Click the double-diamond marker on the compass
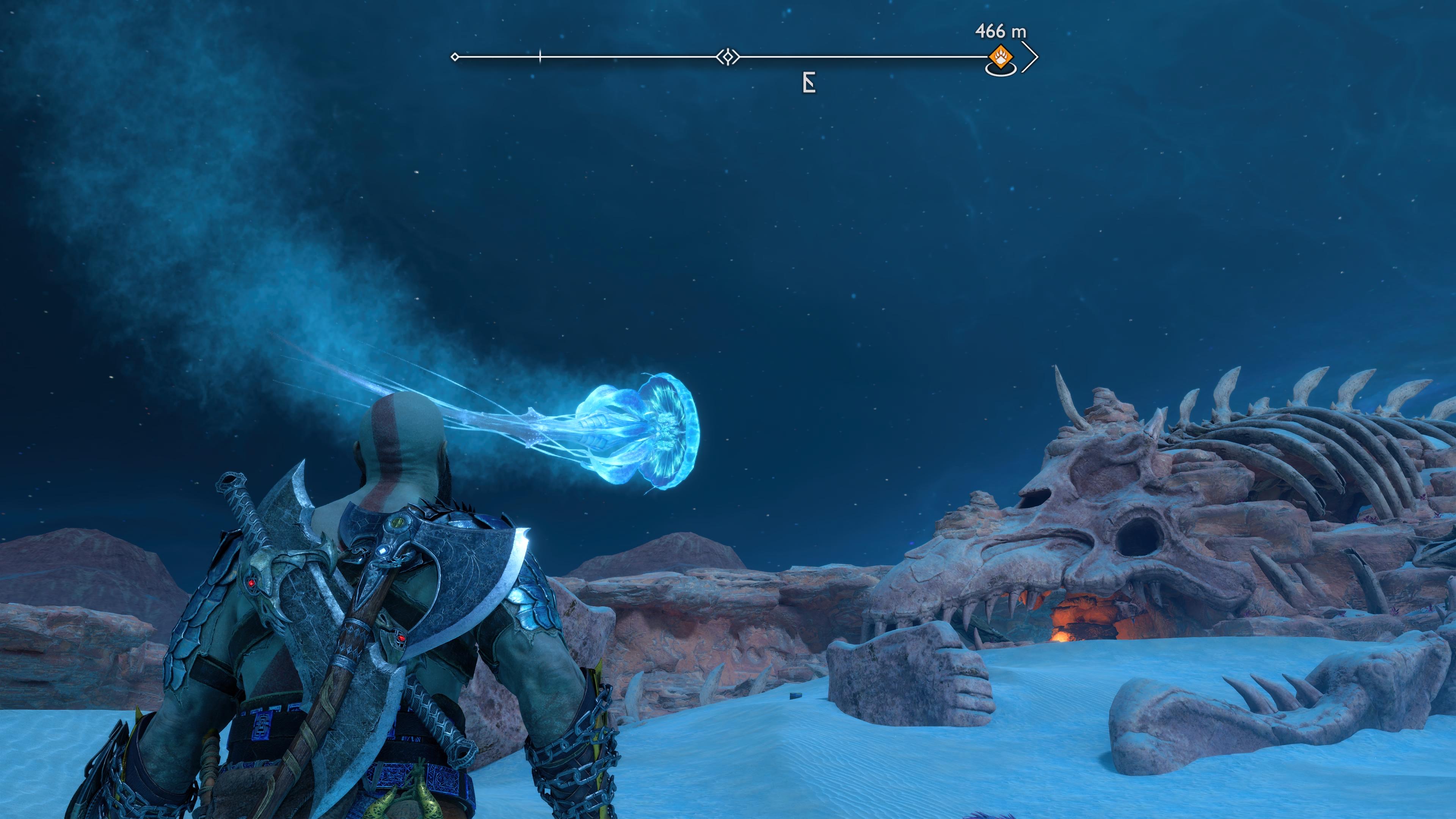Image resolution: width=1456 pixels, height=819 pixels. coord(728,57)
